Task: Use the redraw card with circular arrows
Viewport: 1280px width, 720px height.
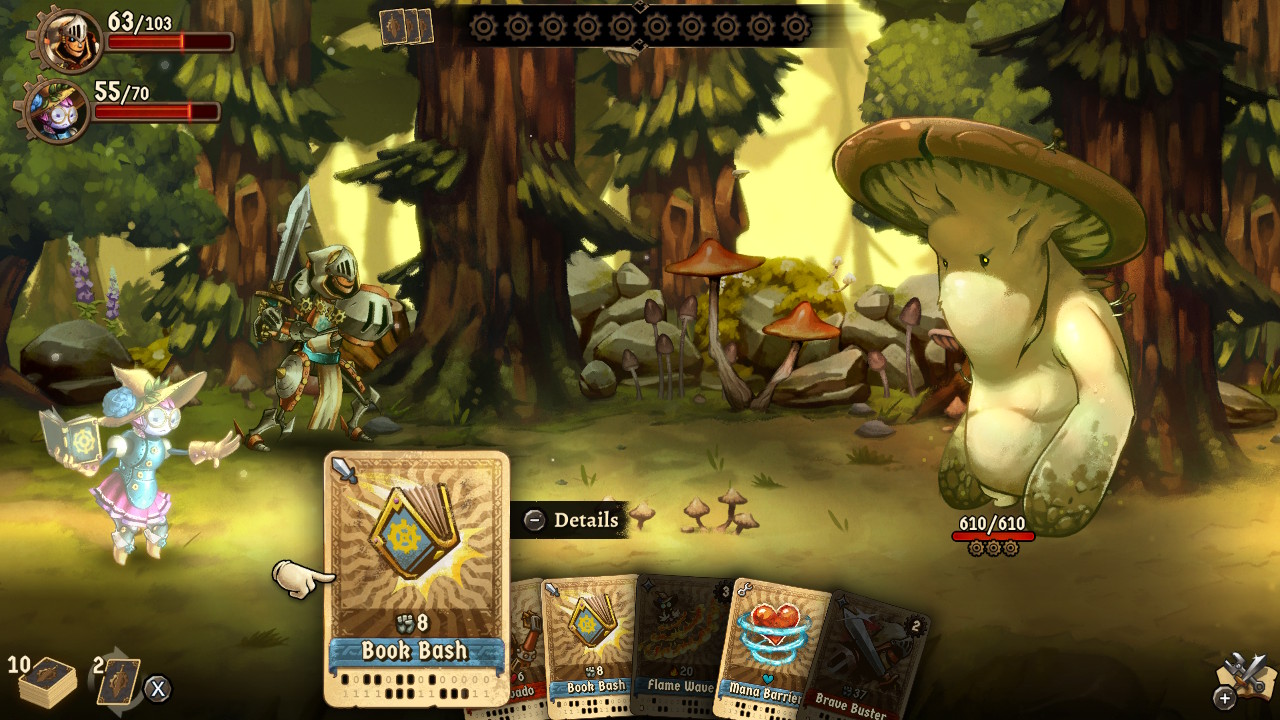Action: pos(117,681)
